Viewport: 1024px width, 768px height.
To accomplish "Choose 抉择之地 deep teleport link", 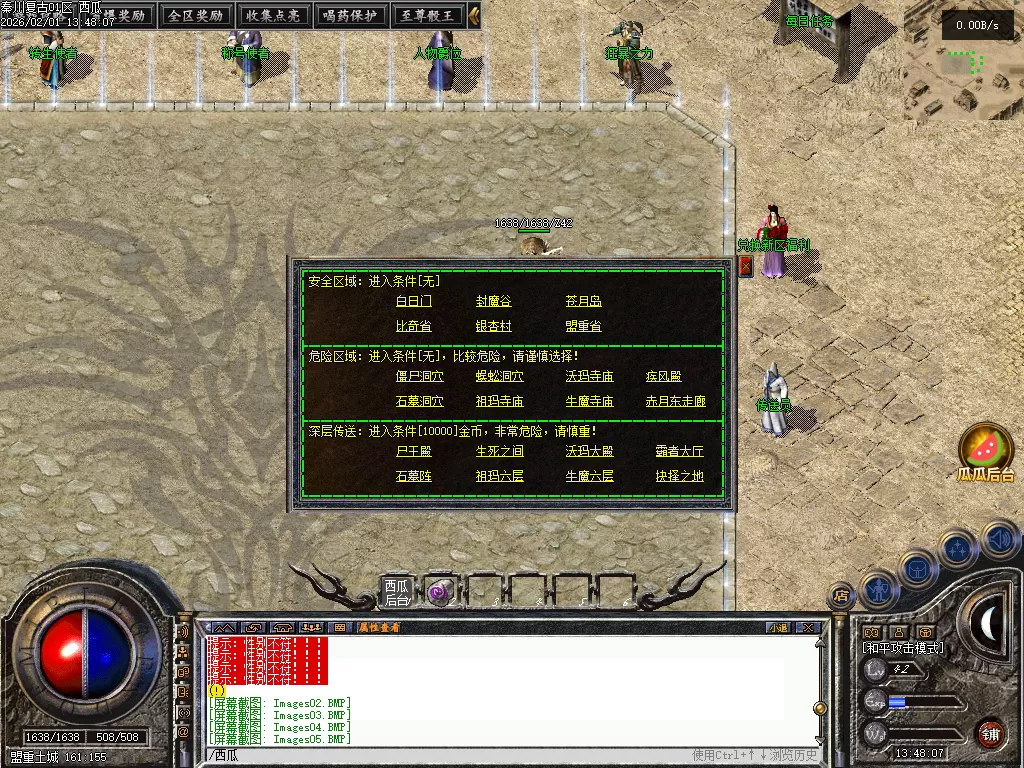I will (x=679, y=477).
